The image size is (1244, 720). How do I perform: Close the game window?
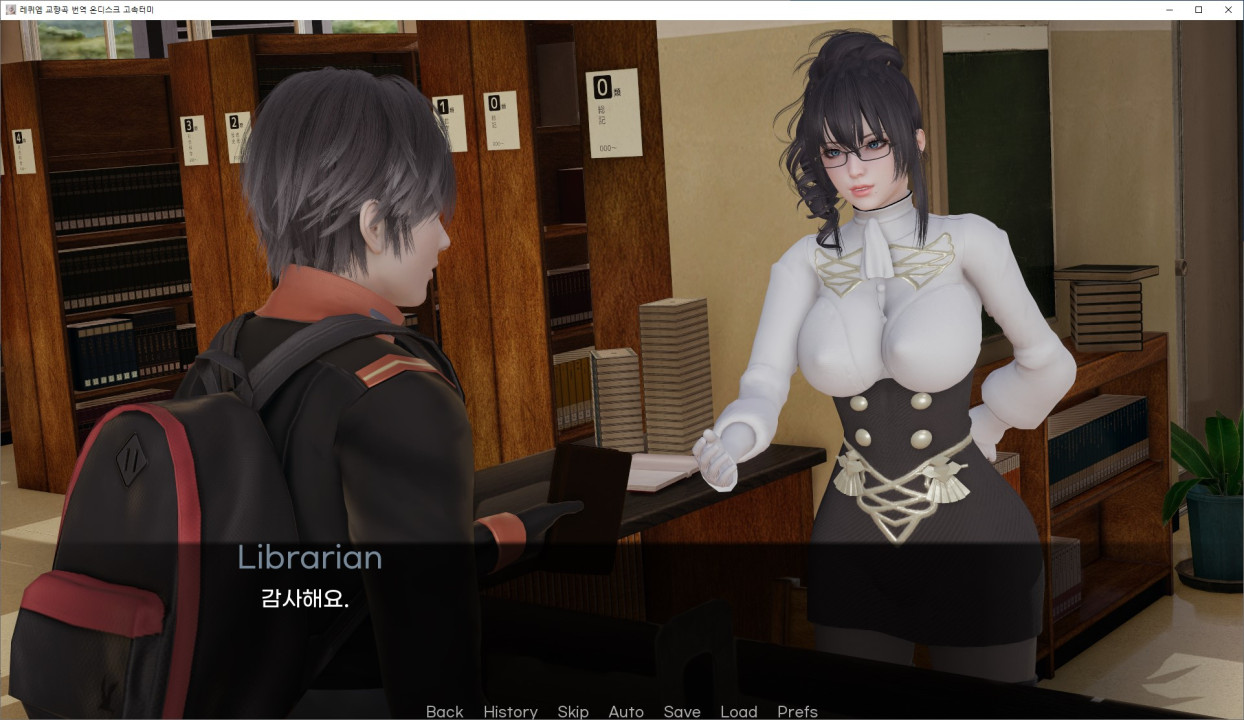click(x=1226, y=9)
